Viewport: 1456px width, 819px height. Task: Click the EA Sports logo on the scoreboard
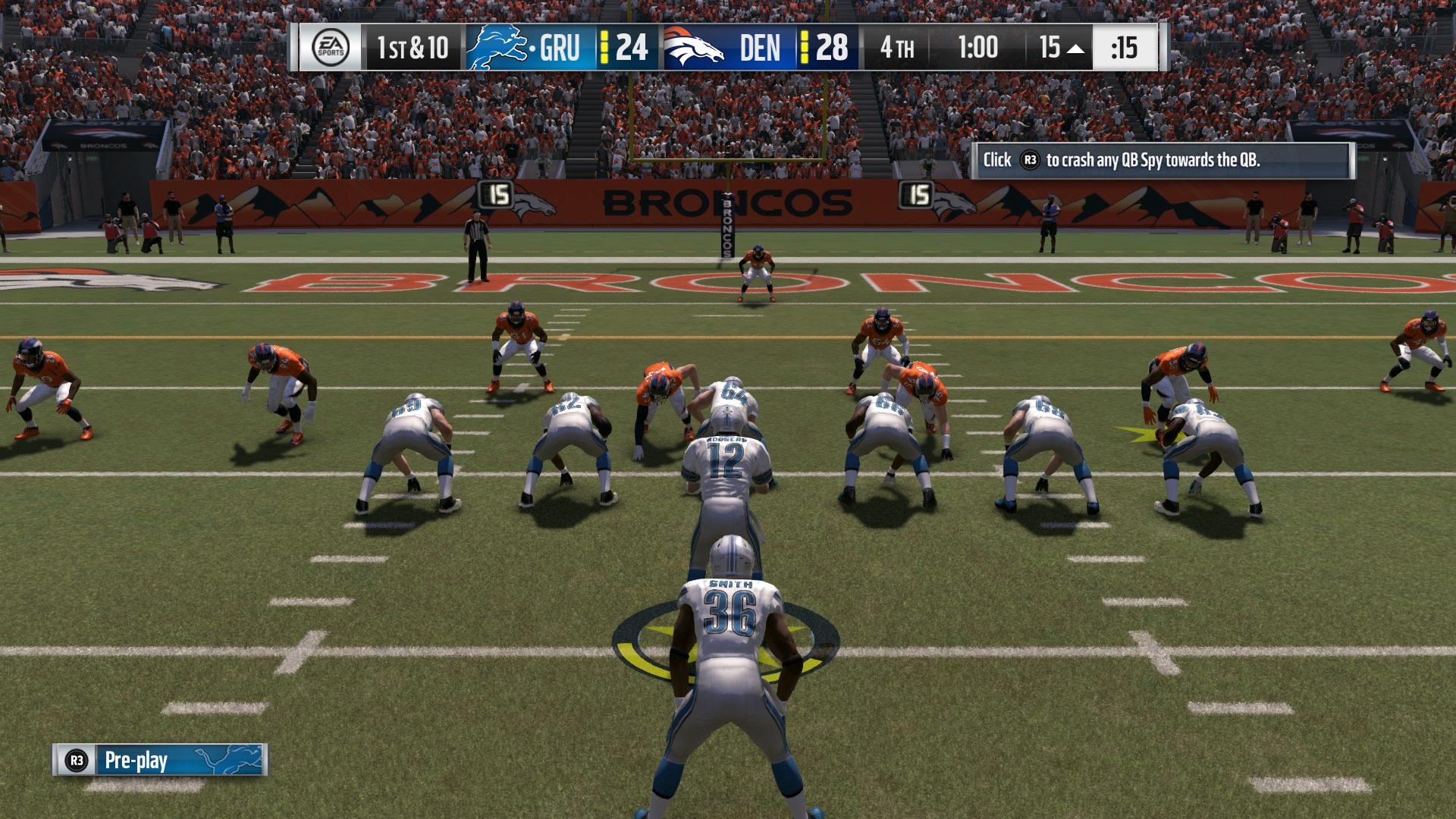(x=332, y=48)
